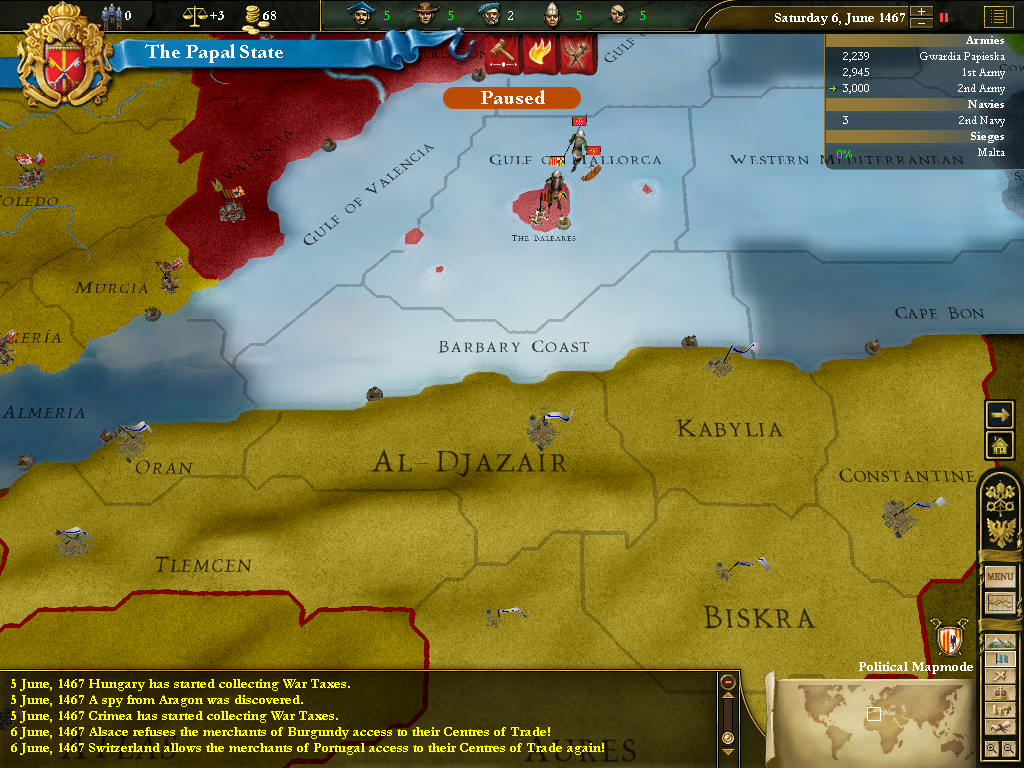1024x768 pixels.
Task: Go to home capital with house button
Action: tap(999, 444)
